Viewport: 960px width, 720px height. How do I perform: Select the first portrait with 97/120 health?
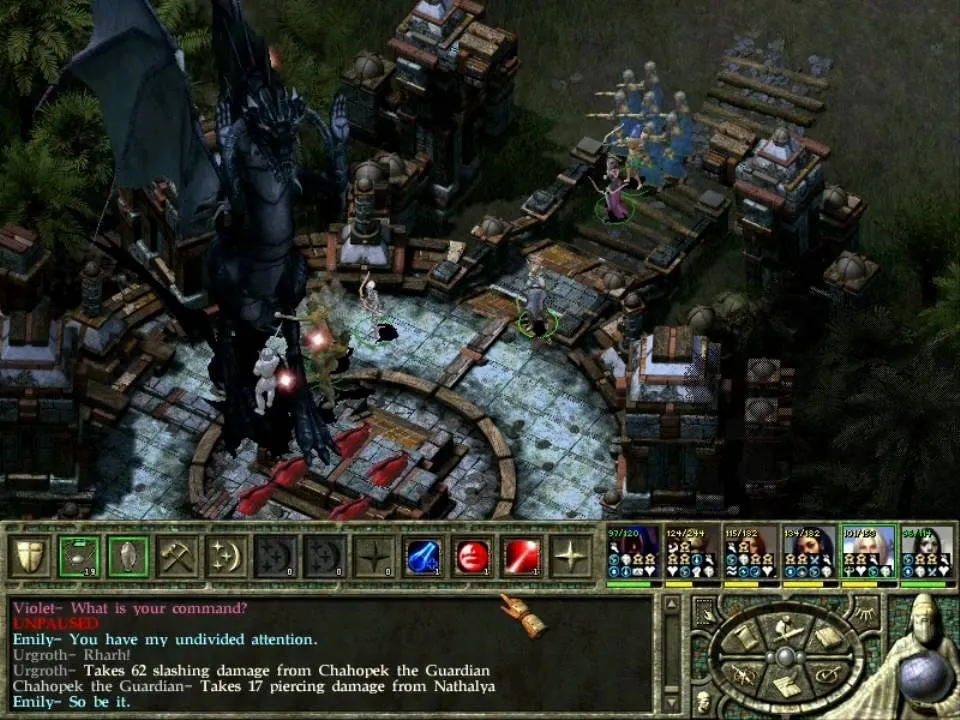634,553
